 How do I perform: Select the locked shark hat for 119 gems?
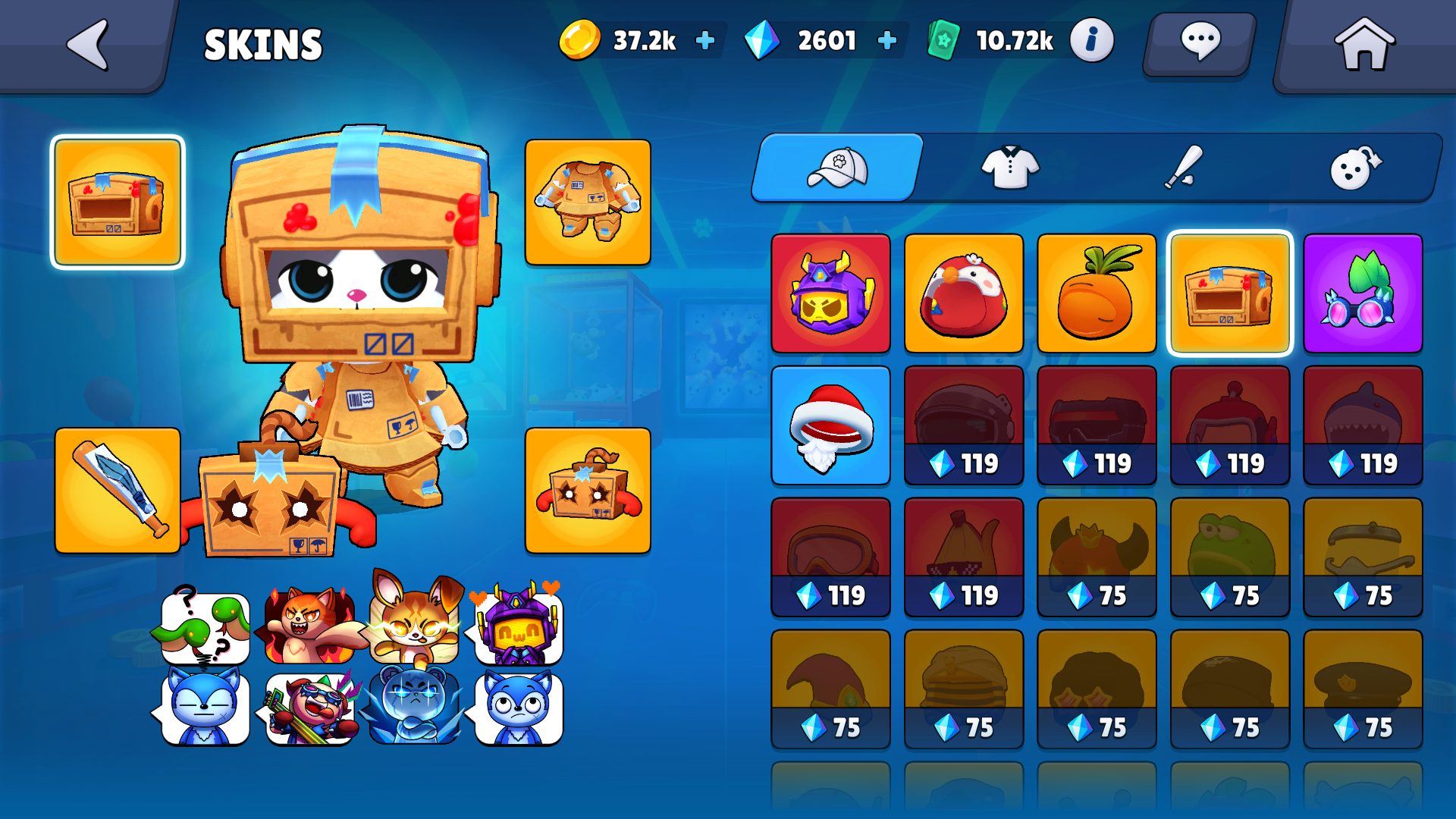point(1363,425)
